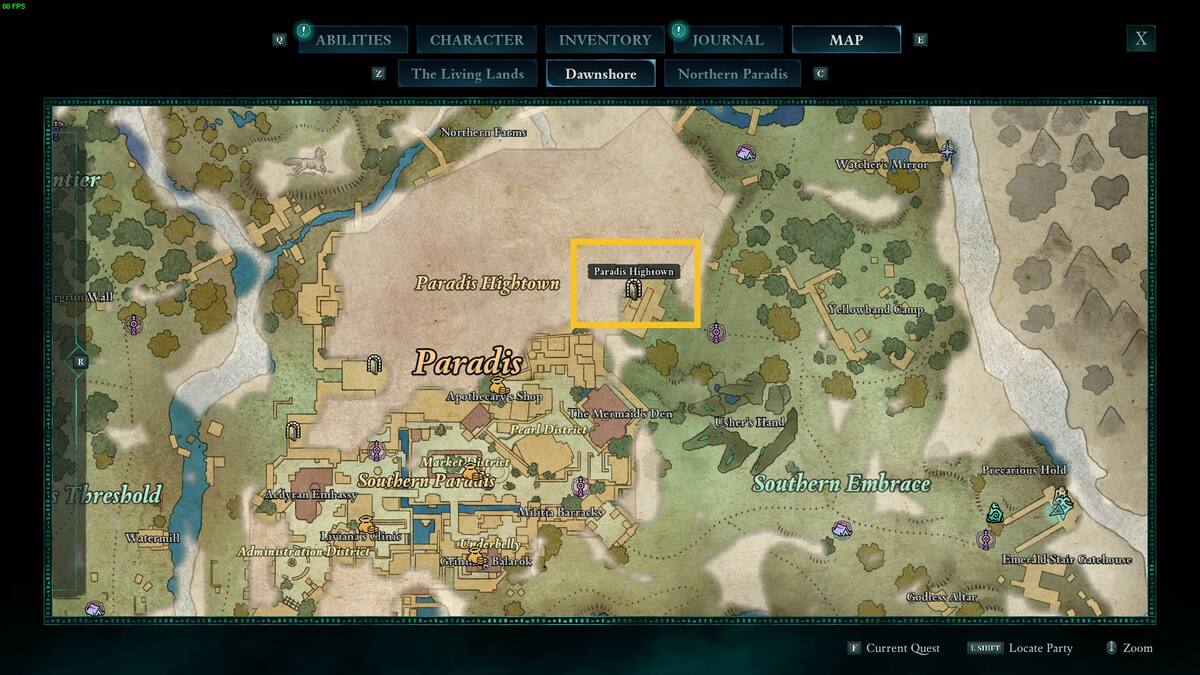This screenshot has width=1200, height=675.
Task: Click the party camp tent near Southern Embrace
Action: click(x=842, y=529)
